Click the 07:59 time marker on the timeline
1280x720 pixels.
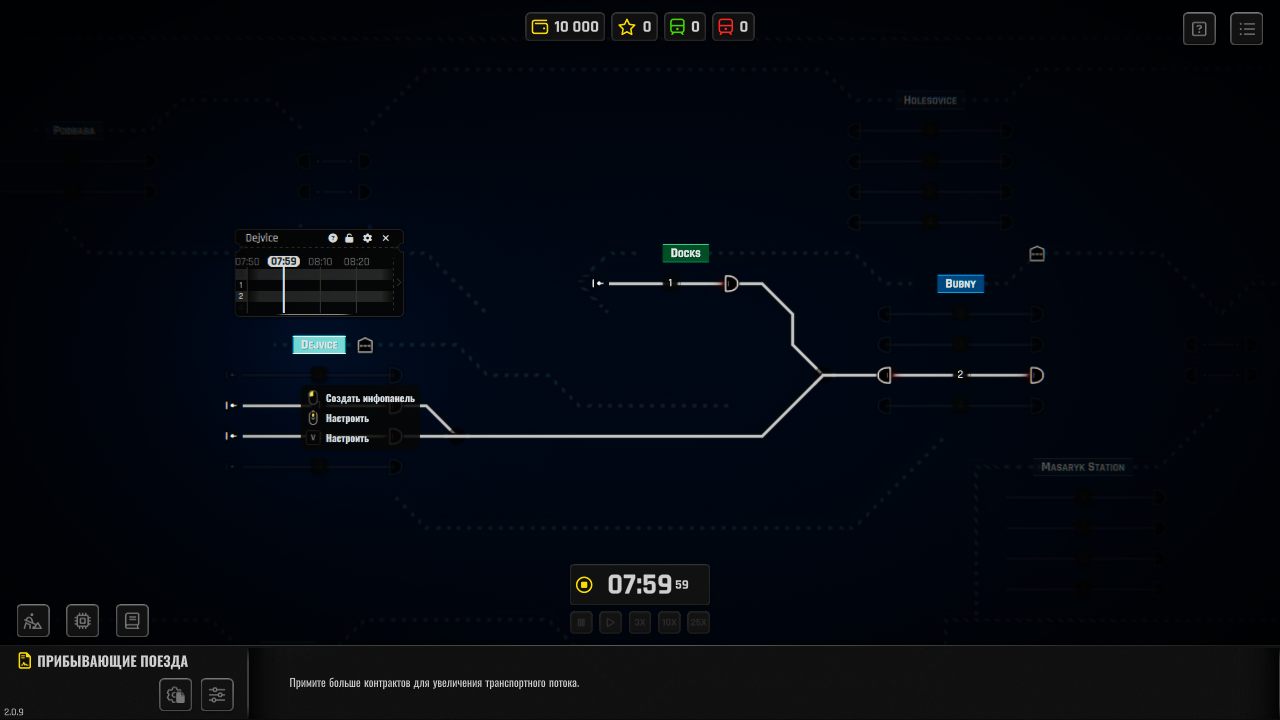click(x=284, y=261)
